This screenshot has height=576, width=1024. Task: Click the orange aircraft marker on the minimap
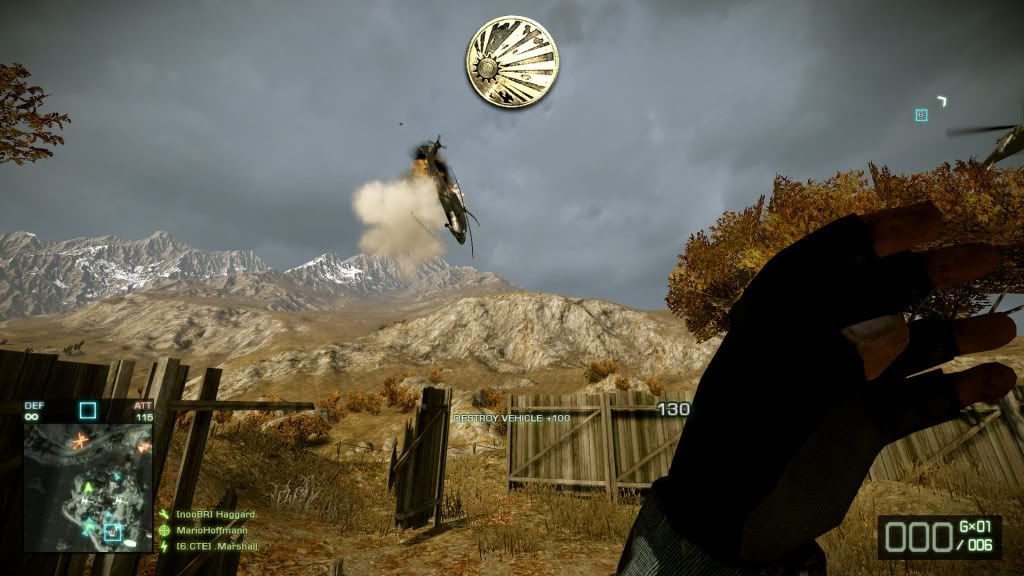pyautogui.click(x=80, y=439)
